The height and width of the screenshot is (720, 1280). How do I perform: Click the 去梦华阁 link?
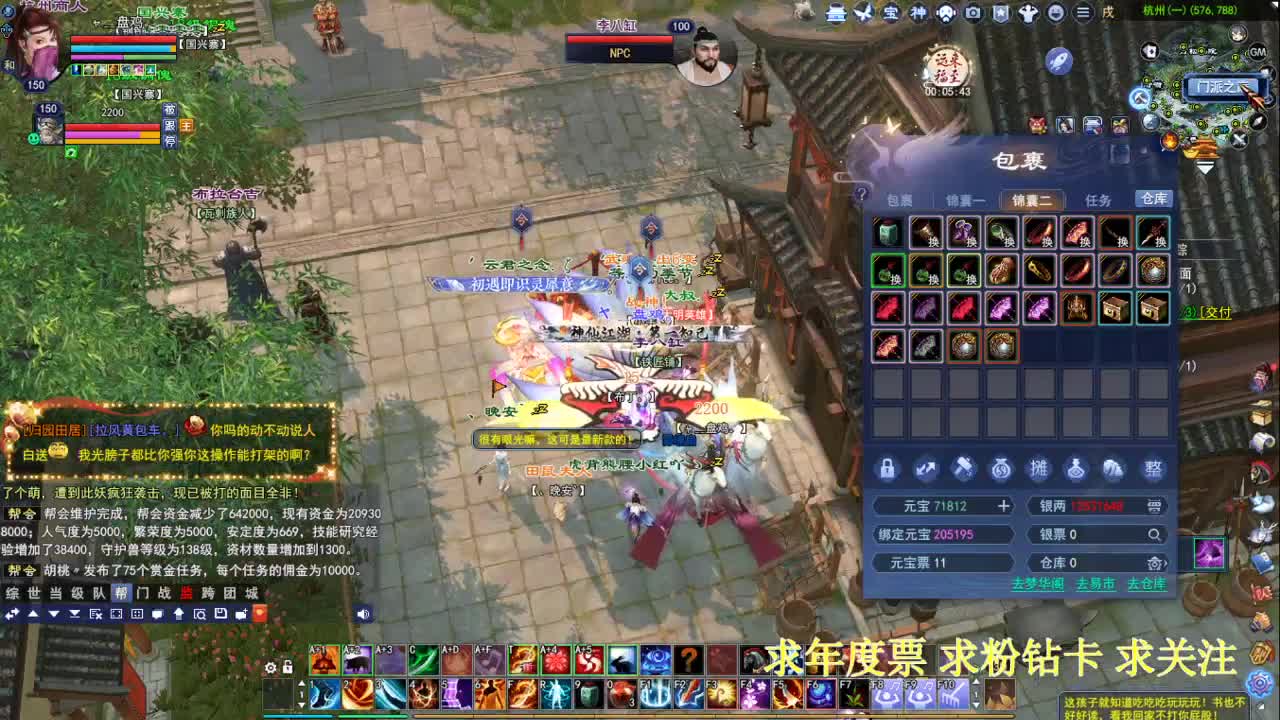click(x=1036, y=585)
